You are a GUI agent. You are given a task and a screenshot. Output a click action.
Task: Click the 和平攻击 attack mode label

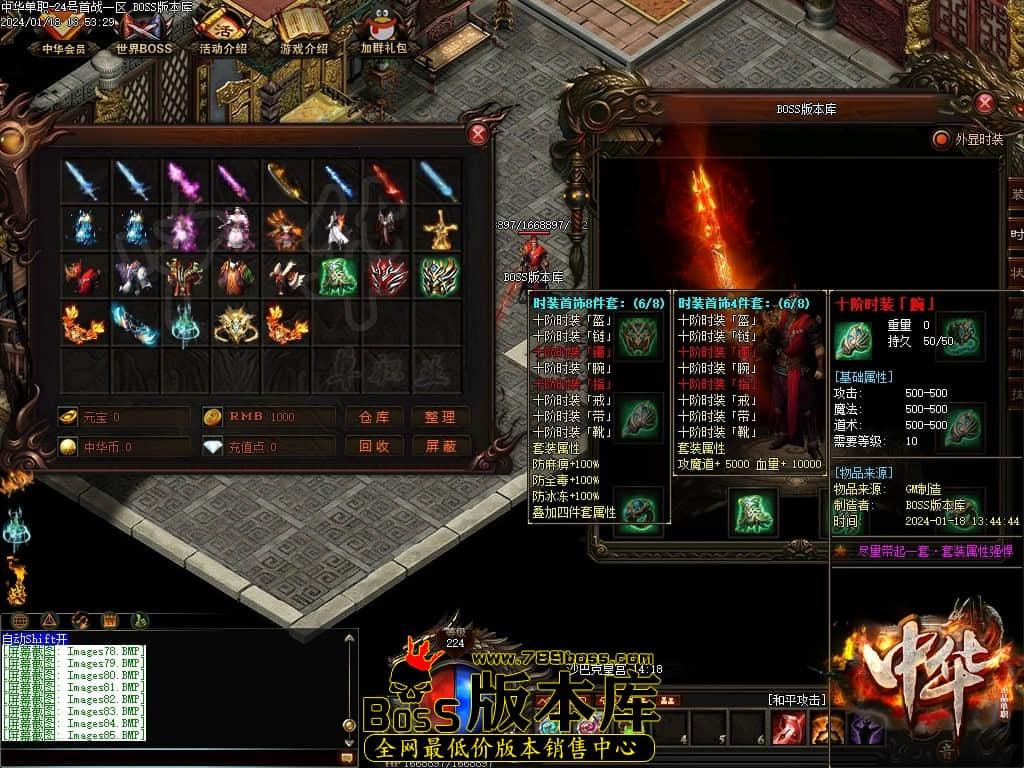coord(796,700)
